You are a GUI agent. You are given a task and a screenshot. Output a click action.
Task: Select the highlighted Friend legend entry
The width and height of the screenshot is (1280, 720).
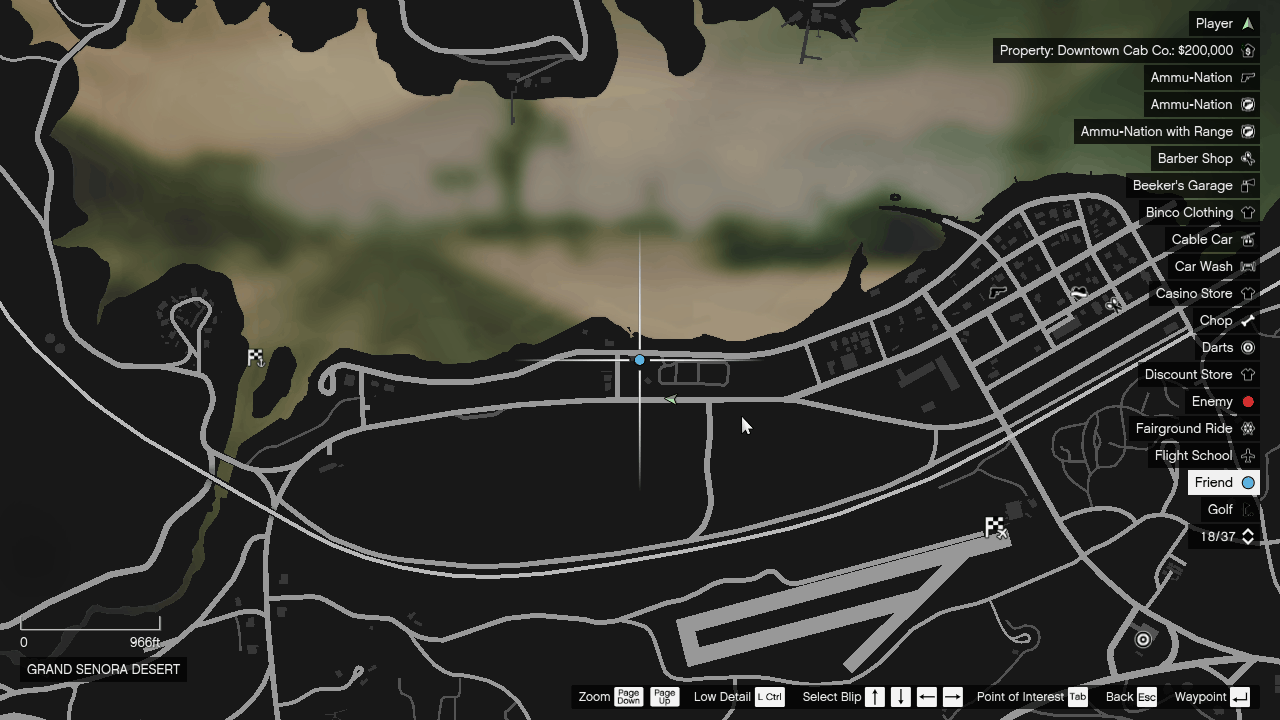(1223, 482)
